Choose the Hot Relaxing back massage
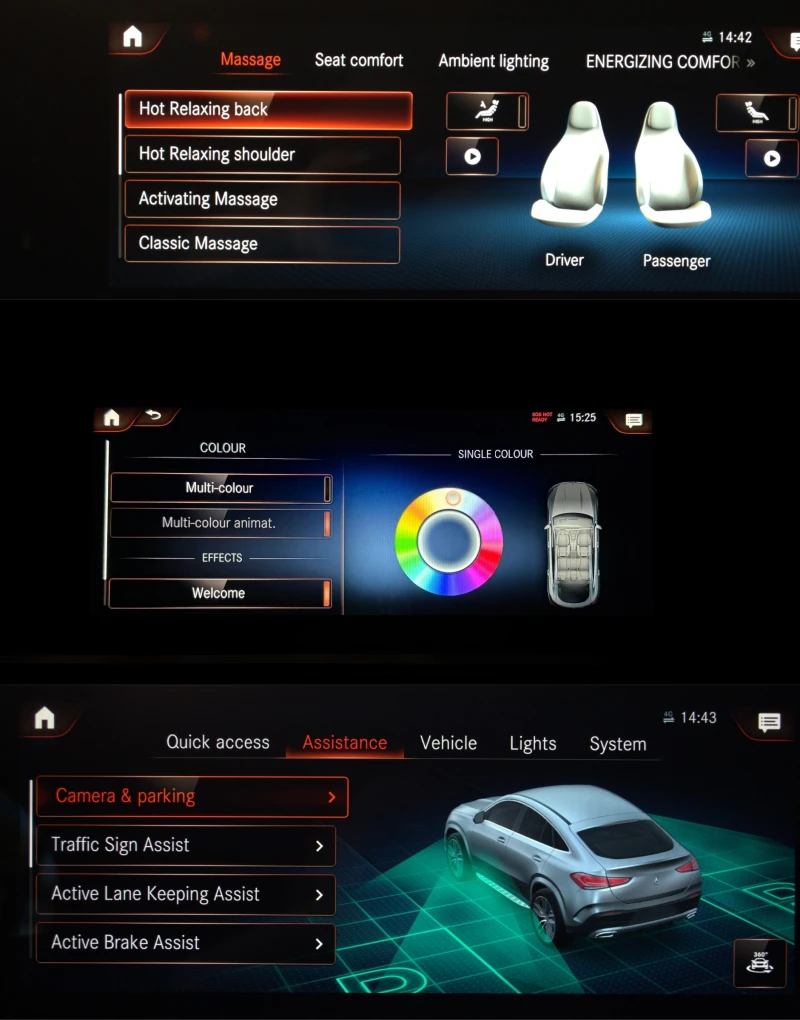Screen dimensions: 800x1020 tap(268, 110)
